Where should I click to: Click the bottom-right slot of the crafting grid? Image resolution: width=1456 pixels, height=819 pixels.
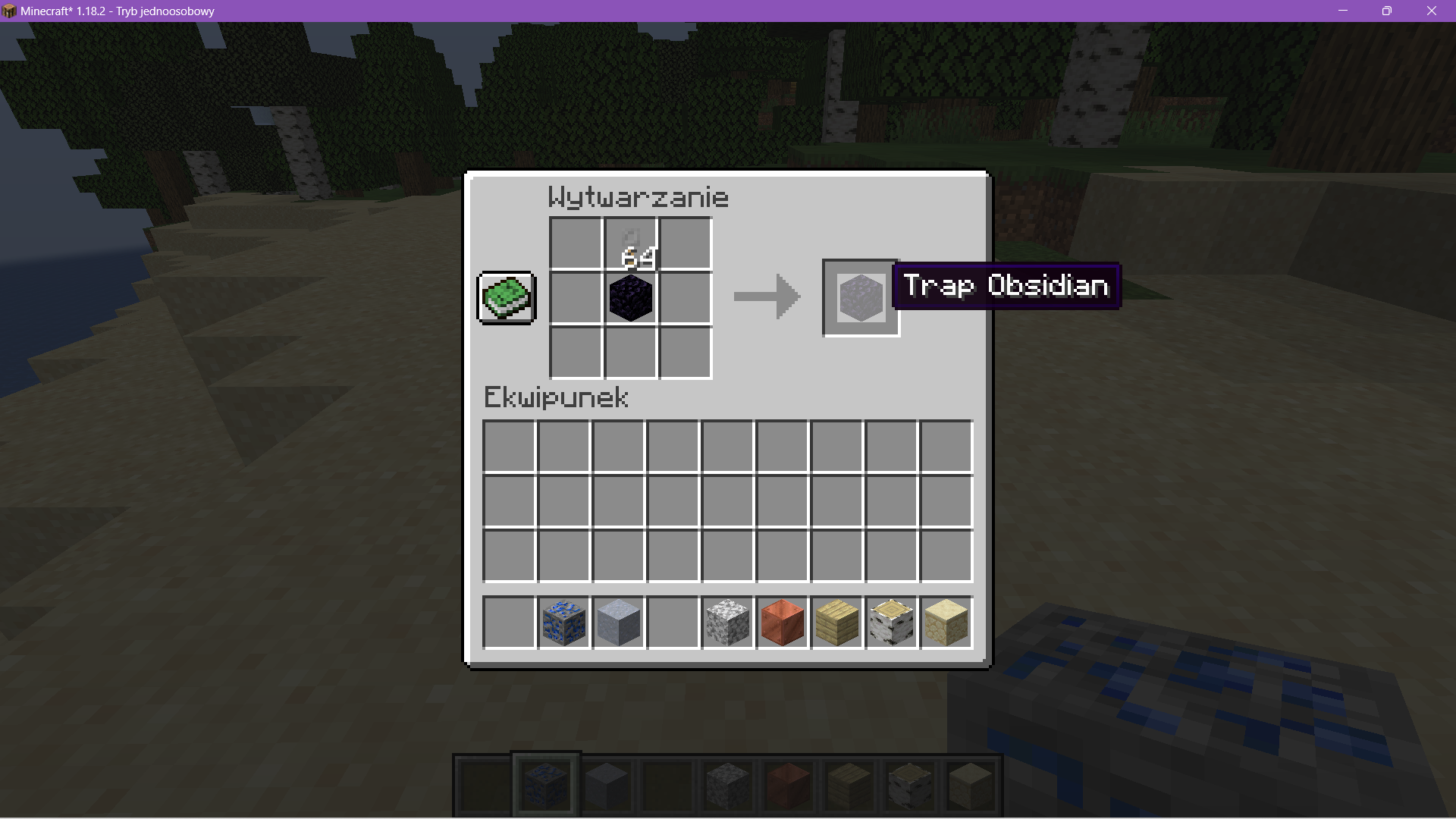click(x=685, y=352)
